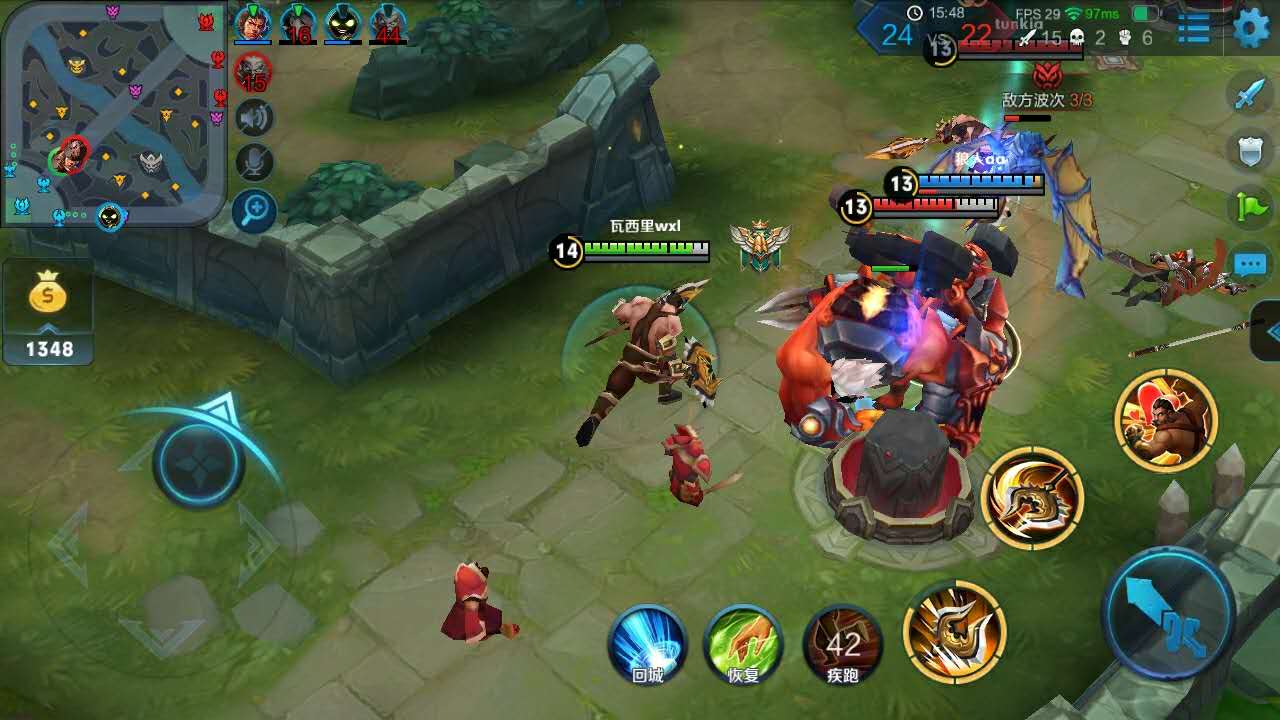
Task: Send the green flag gather signal
Action: click(x=1250, y=206)
